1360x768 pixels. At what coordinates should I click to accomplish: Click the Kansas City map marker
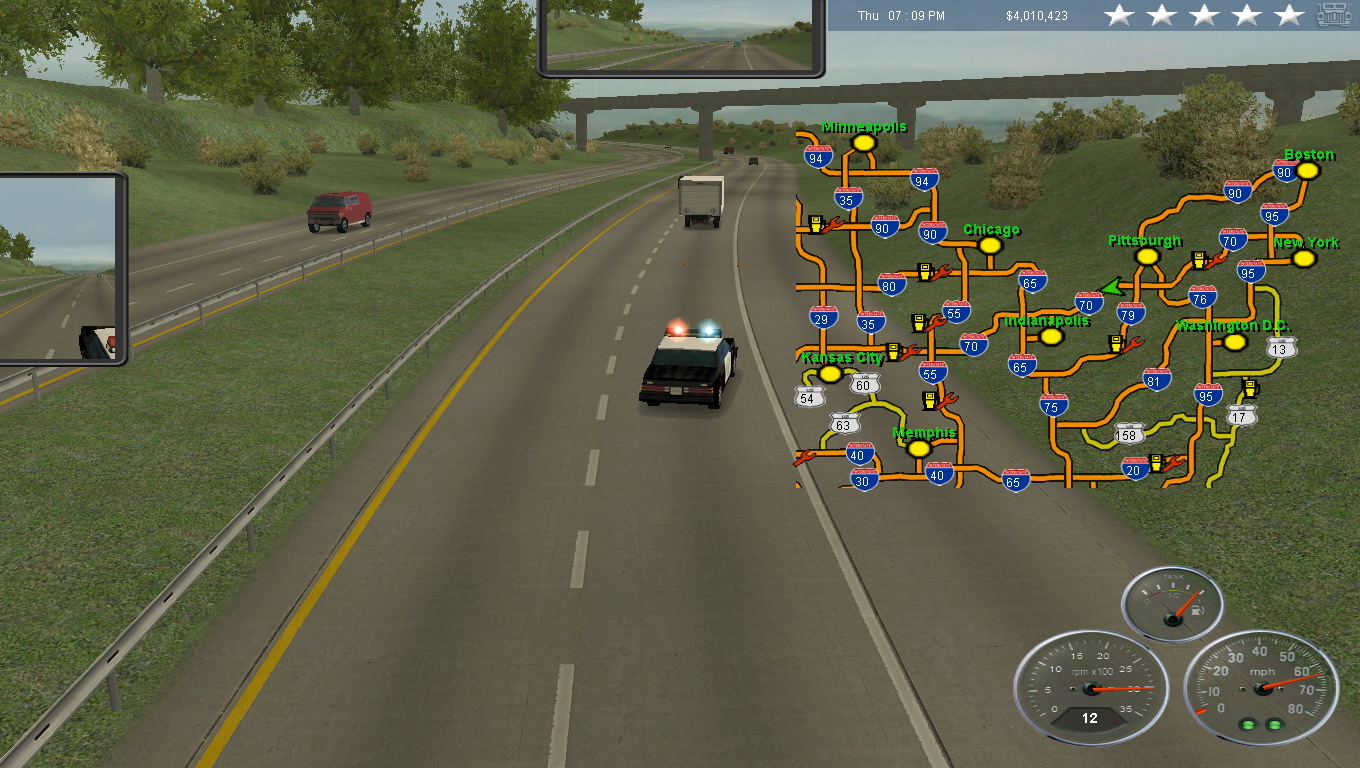[830, 374]
